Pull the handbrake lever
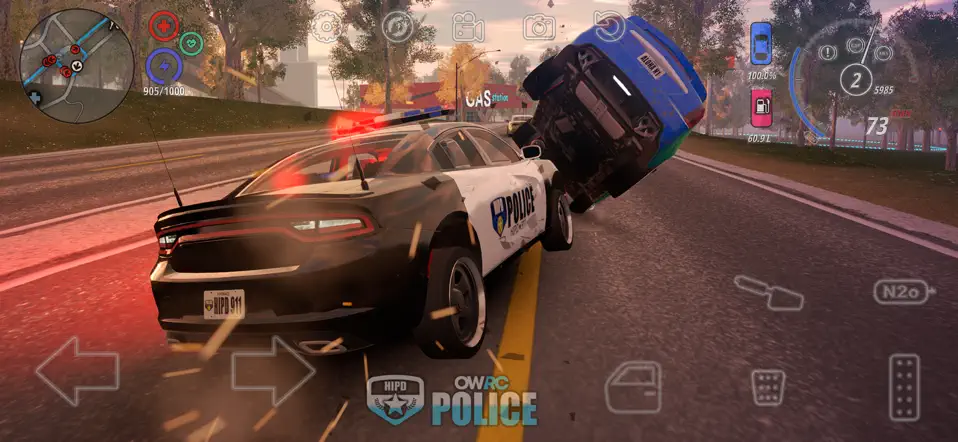This screenshot has width=958, height=442. coord(768,292)
